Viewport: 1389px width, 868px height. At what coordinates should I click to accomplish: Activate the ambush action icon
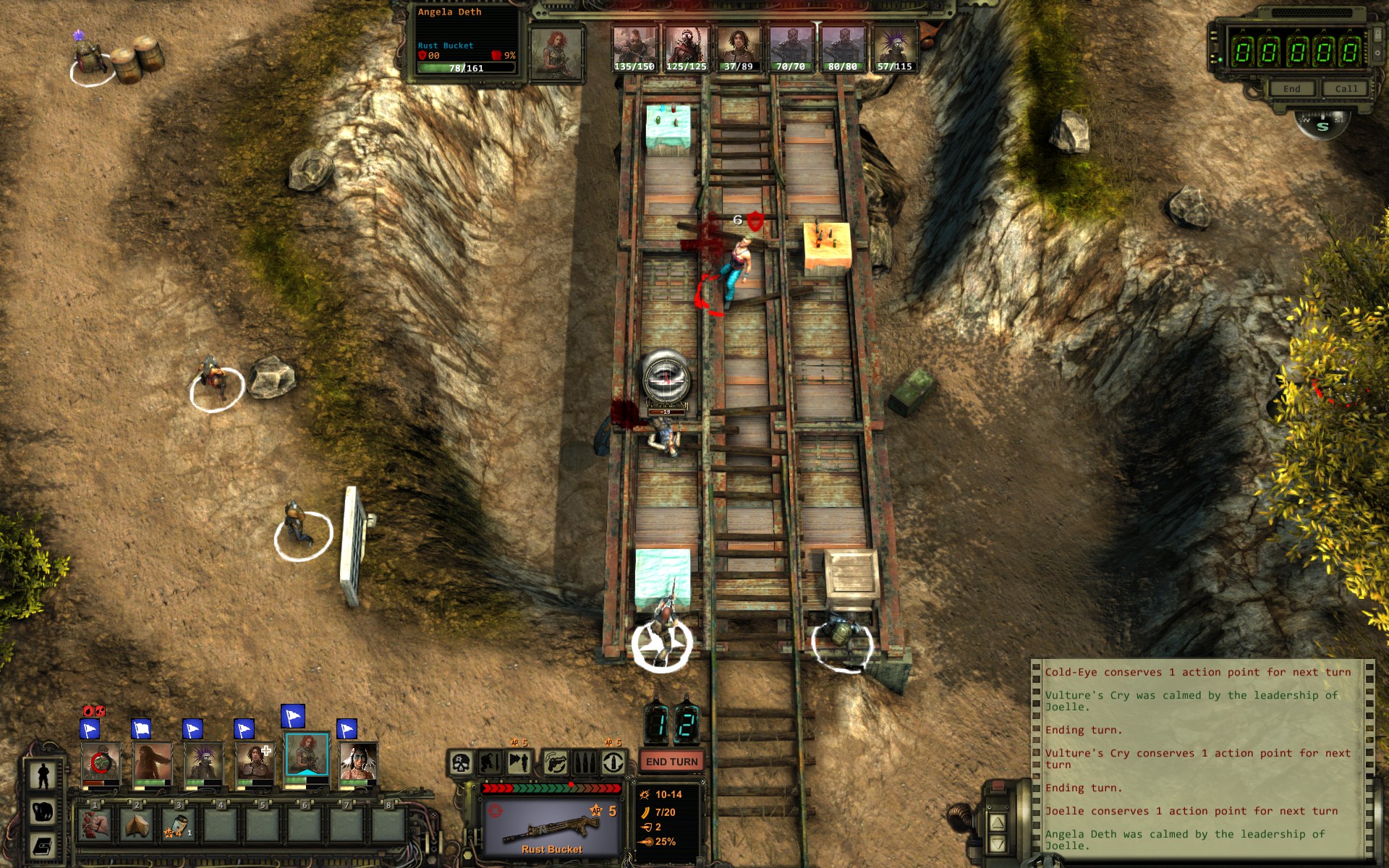519,762
